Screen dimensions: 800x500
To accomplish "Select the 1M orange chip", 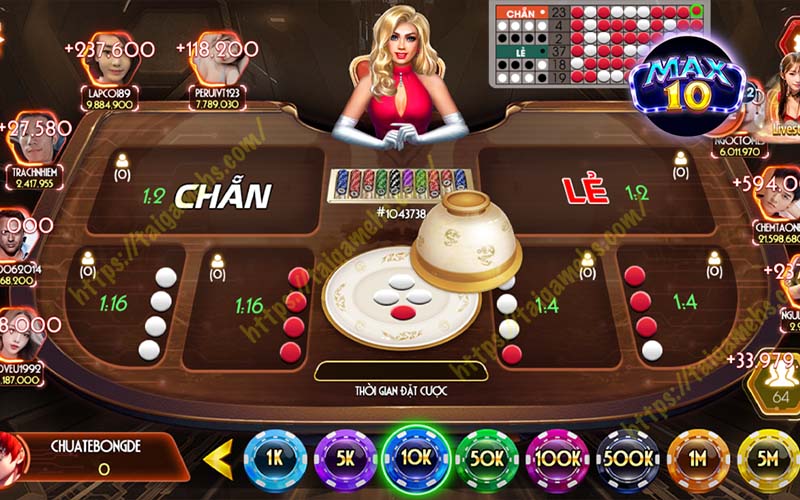I will point(698,459).
